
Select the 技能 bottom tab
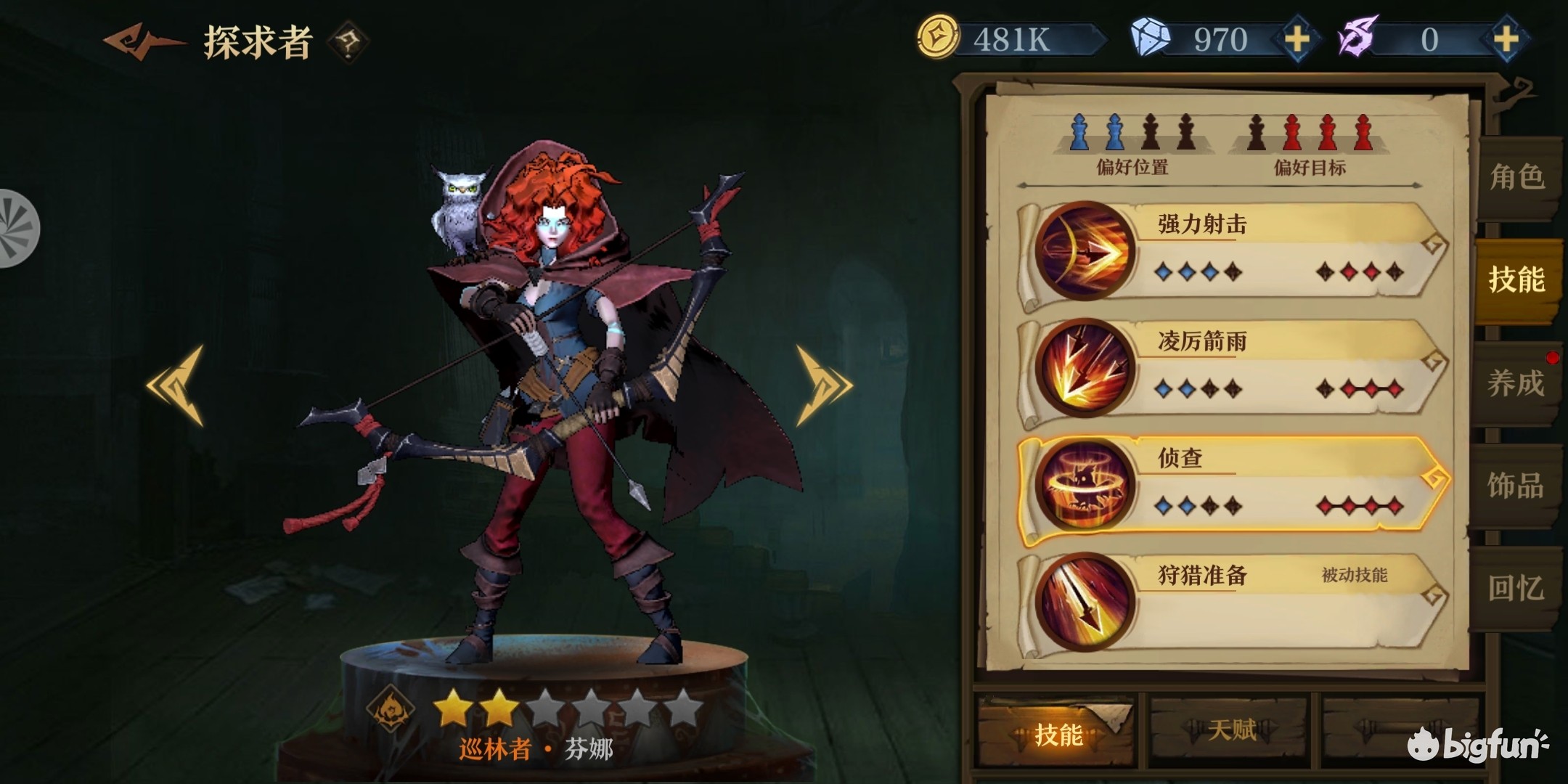(x=1057, y=733)
